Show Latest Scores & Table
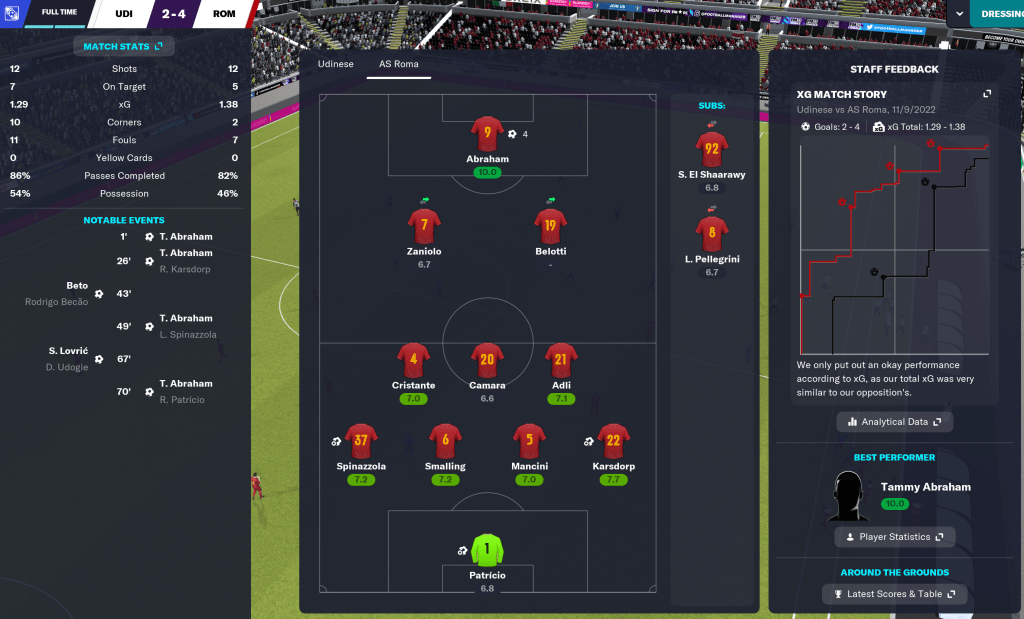 coord(895,594)
